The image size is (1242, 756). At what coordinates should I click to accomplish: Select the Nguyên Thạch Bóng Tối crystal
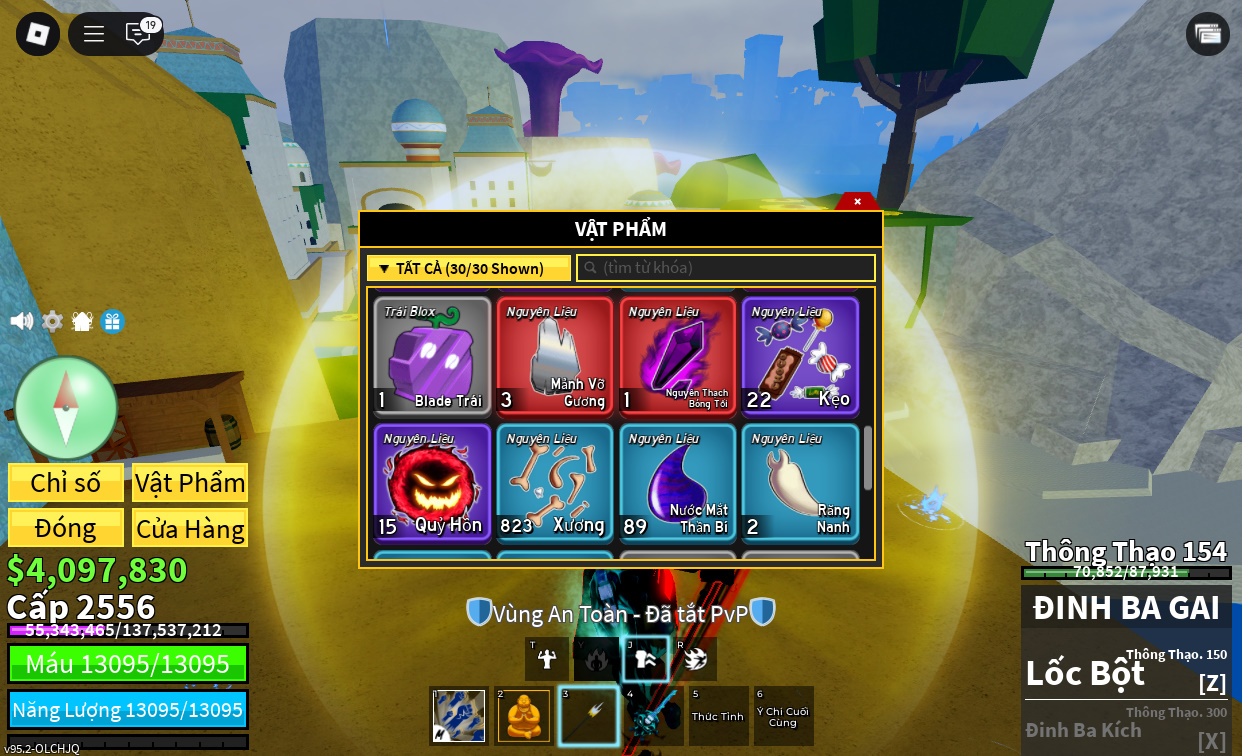[678, 356]
